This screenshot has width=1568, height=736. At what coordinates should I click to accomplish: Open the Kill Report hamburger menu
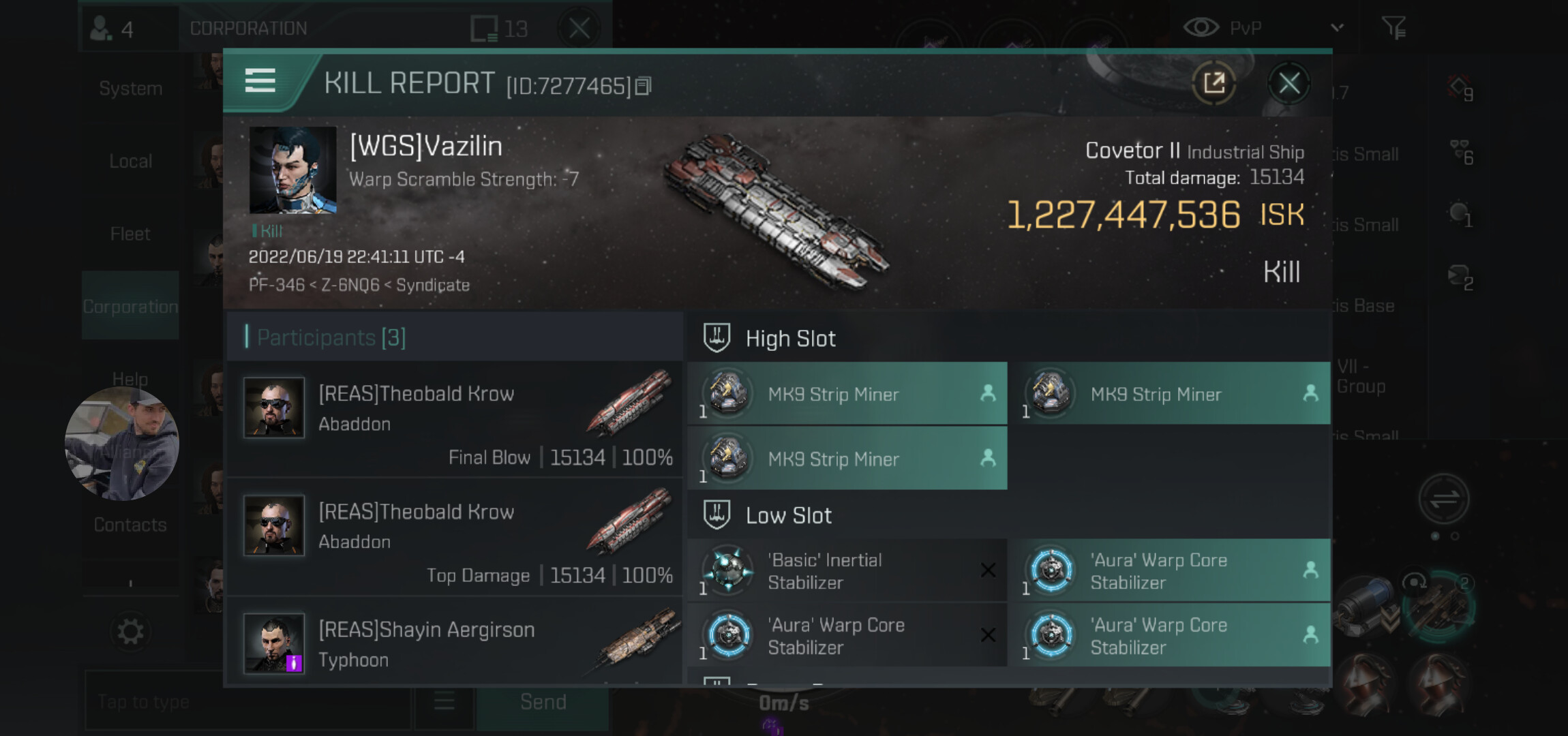pyautogui.click(x=260, y=81)
